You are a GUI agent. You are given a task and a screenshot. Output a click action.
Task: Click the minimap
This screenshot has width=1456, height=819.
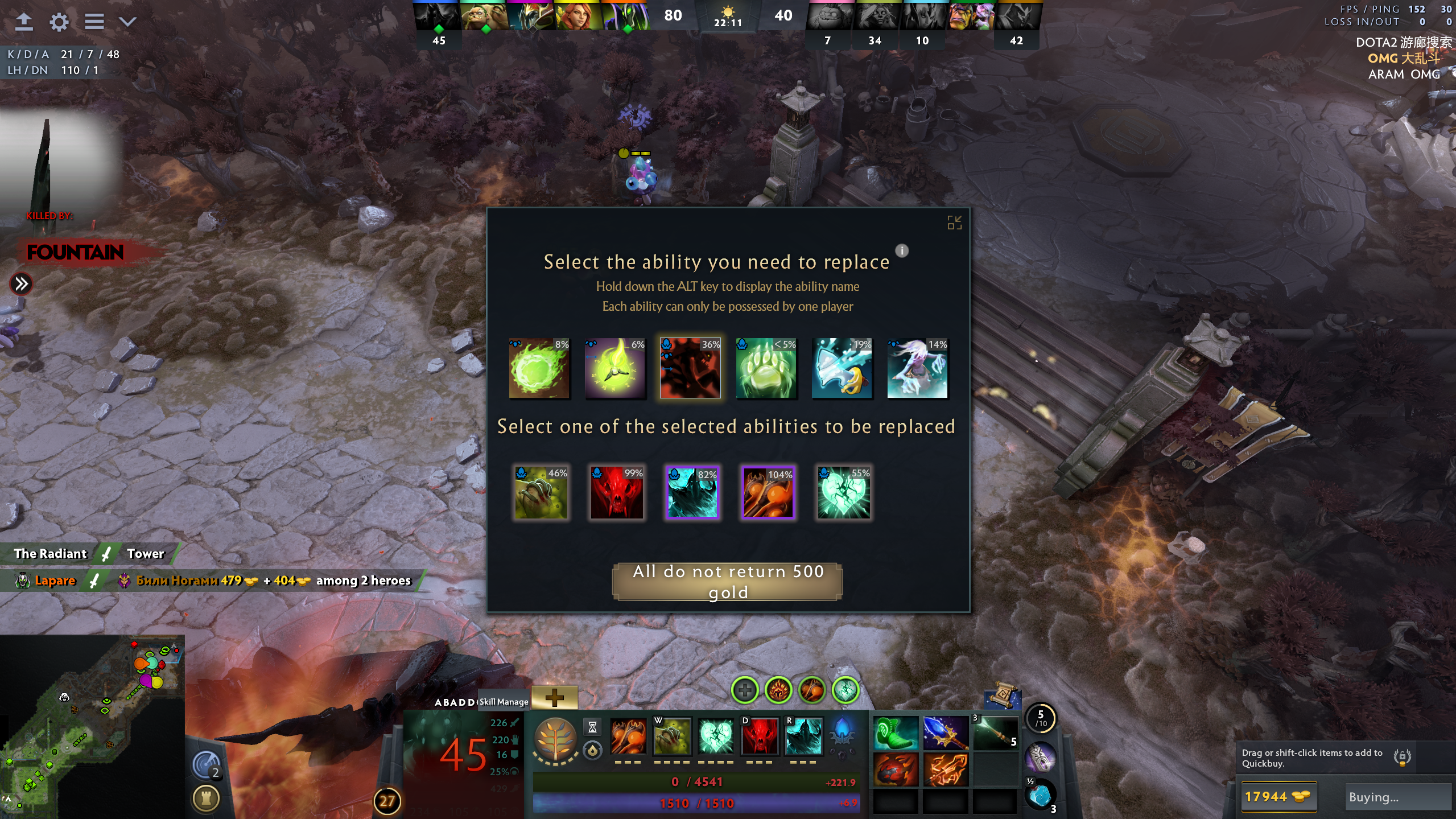click(92, 726)
